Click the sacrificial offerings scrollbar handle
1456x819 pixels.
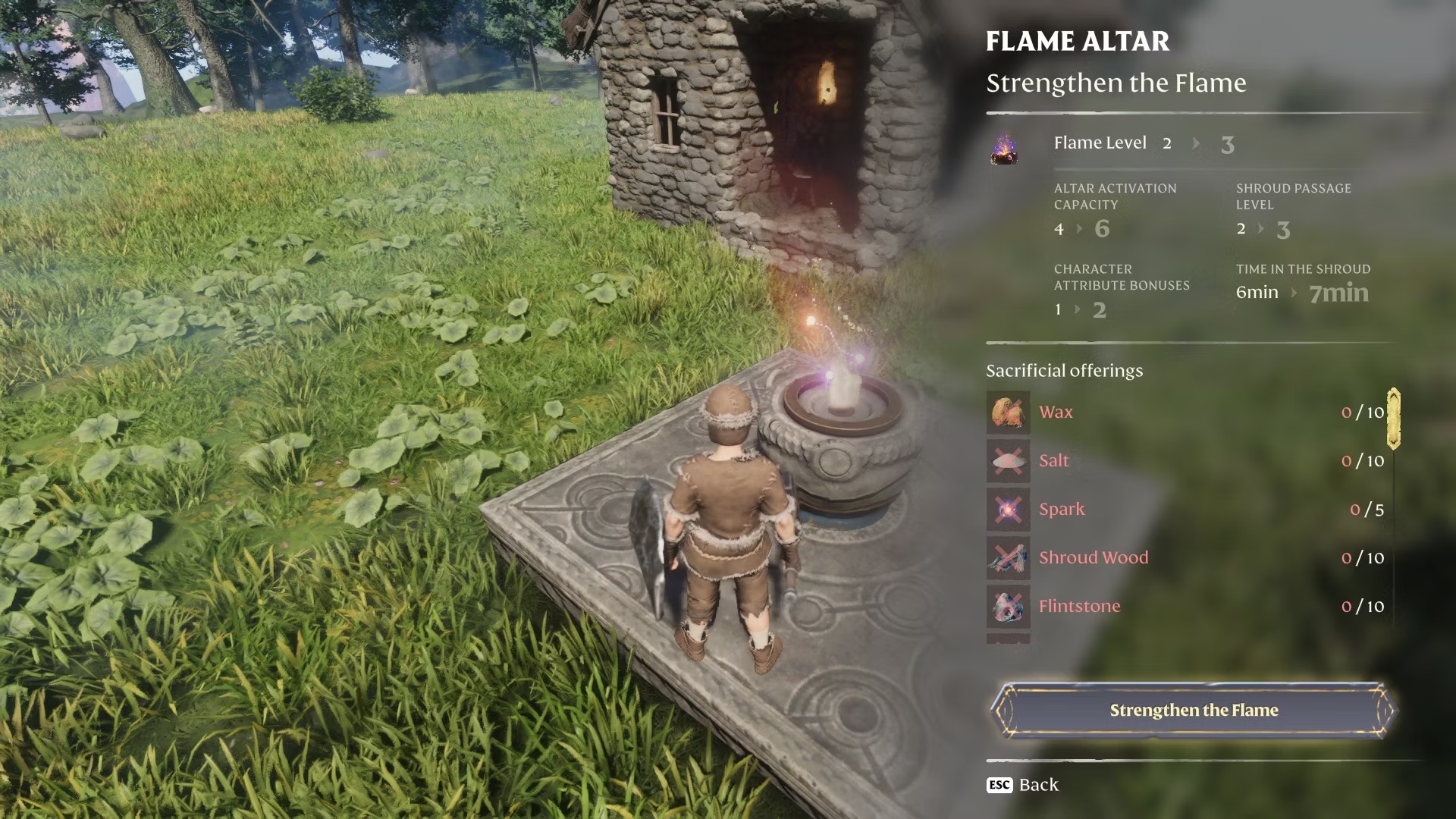point(1393,419)
